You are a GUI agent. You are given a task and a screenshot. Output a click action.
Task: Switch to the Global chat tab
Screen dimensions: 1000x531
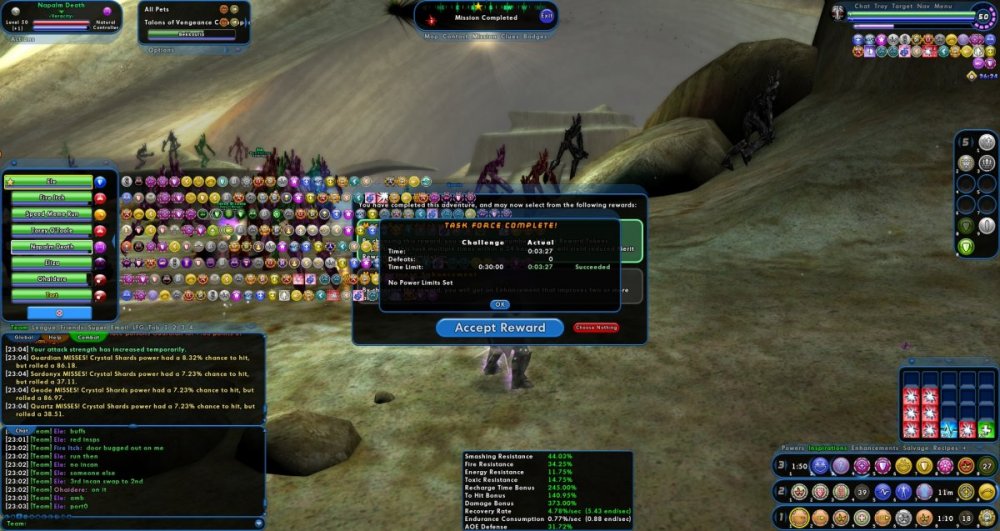point(22,337)
